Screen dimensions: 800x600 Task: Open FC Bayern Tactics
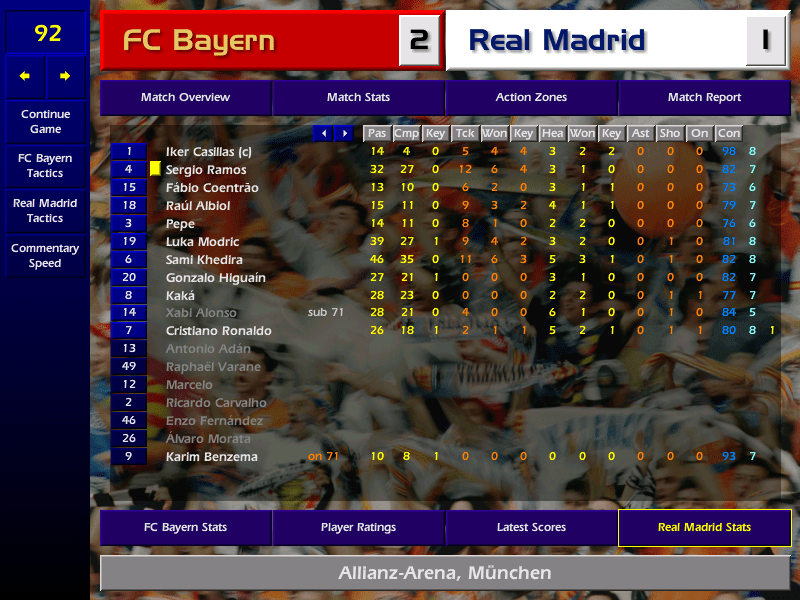pos(45,166)
